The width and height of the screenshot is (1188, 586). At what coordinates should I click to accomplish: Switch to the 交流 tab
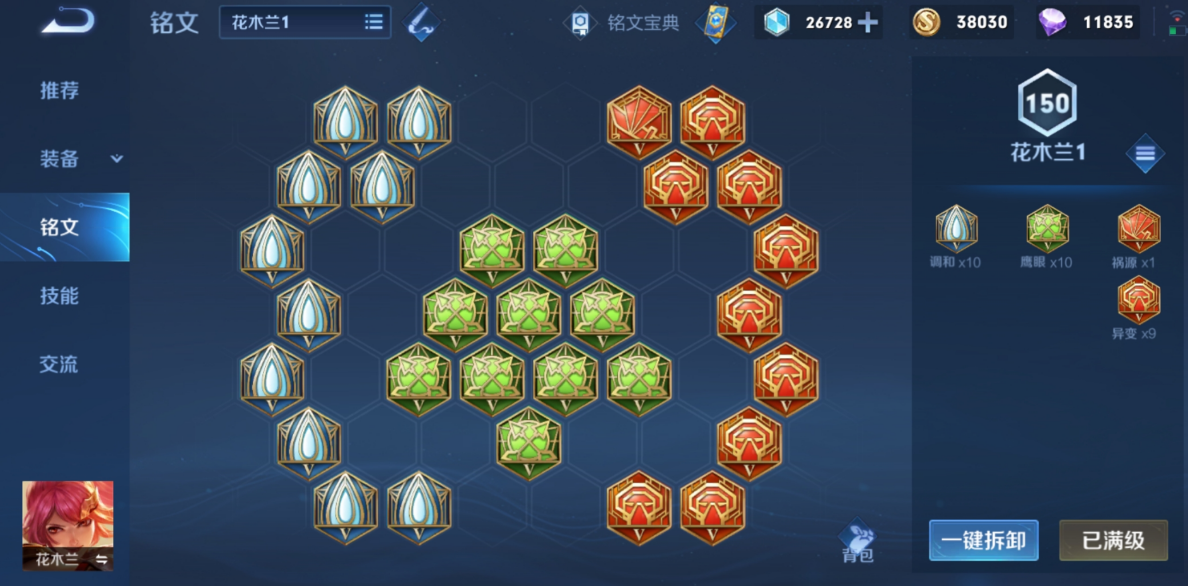point(59,364)
